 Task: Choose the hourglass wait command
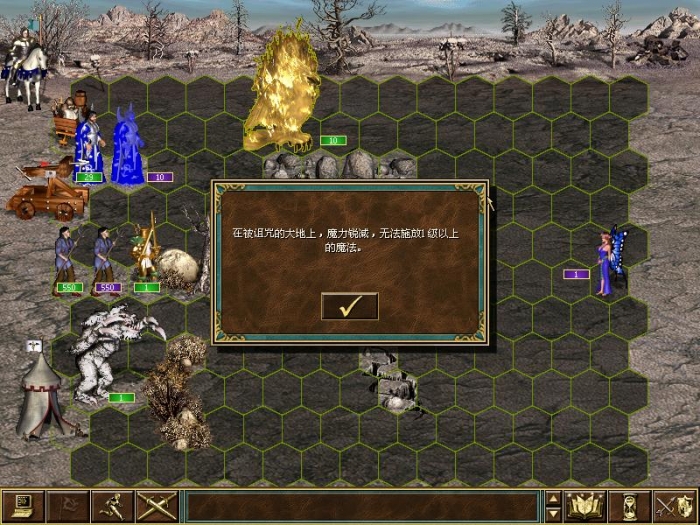631,507
